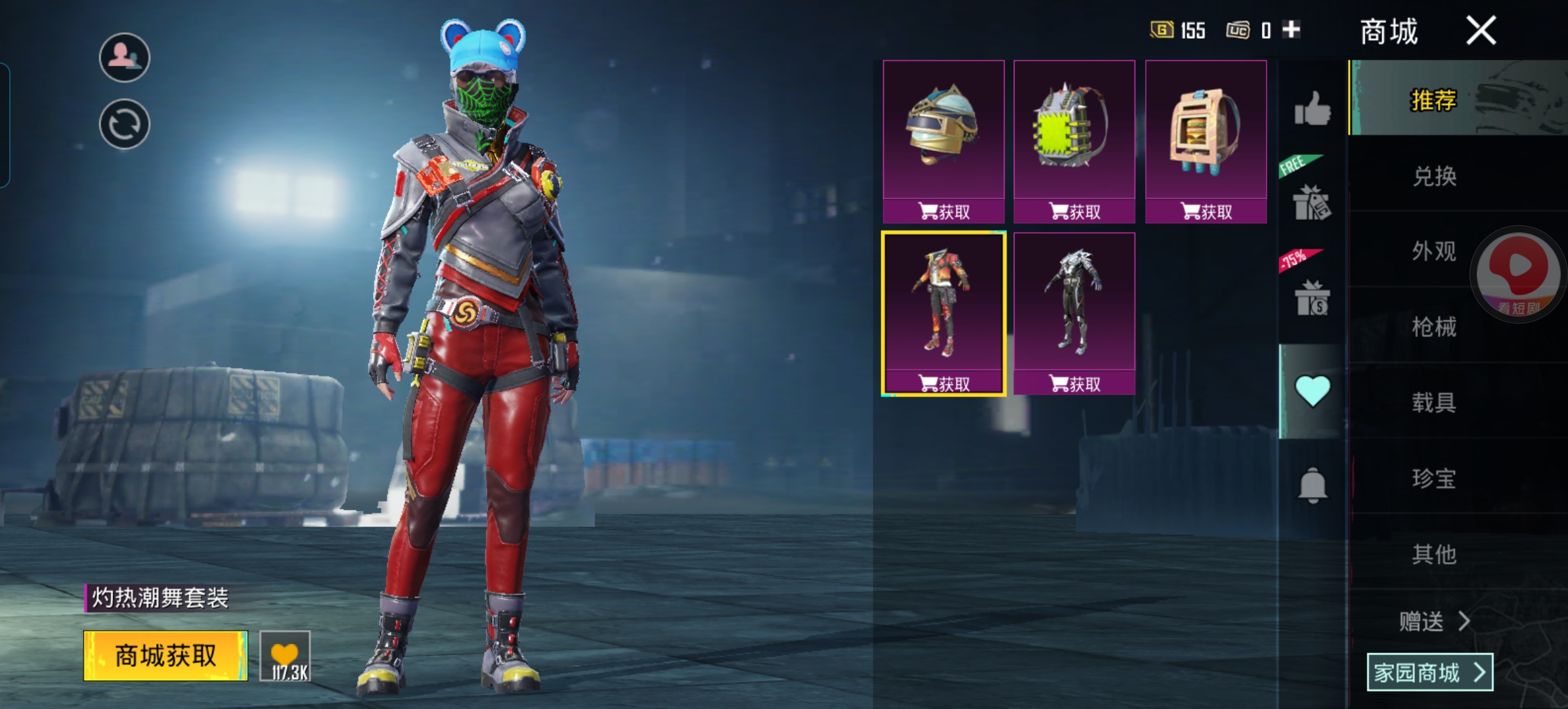This screenshot has width=1568, height=709.
Task: Rotate character with the circular arrows icon
Action: click(124, 124)
